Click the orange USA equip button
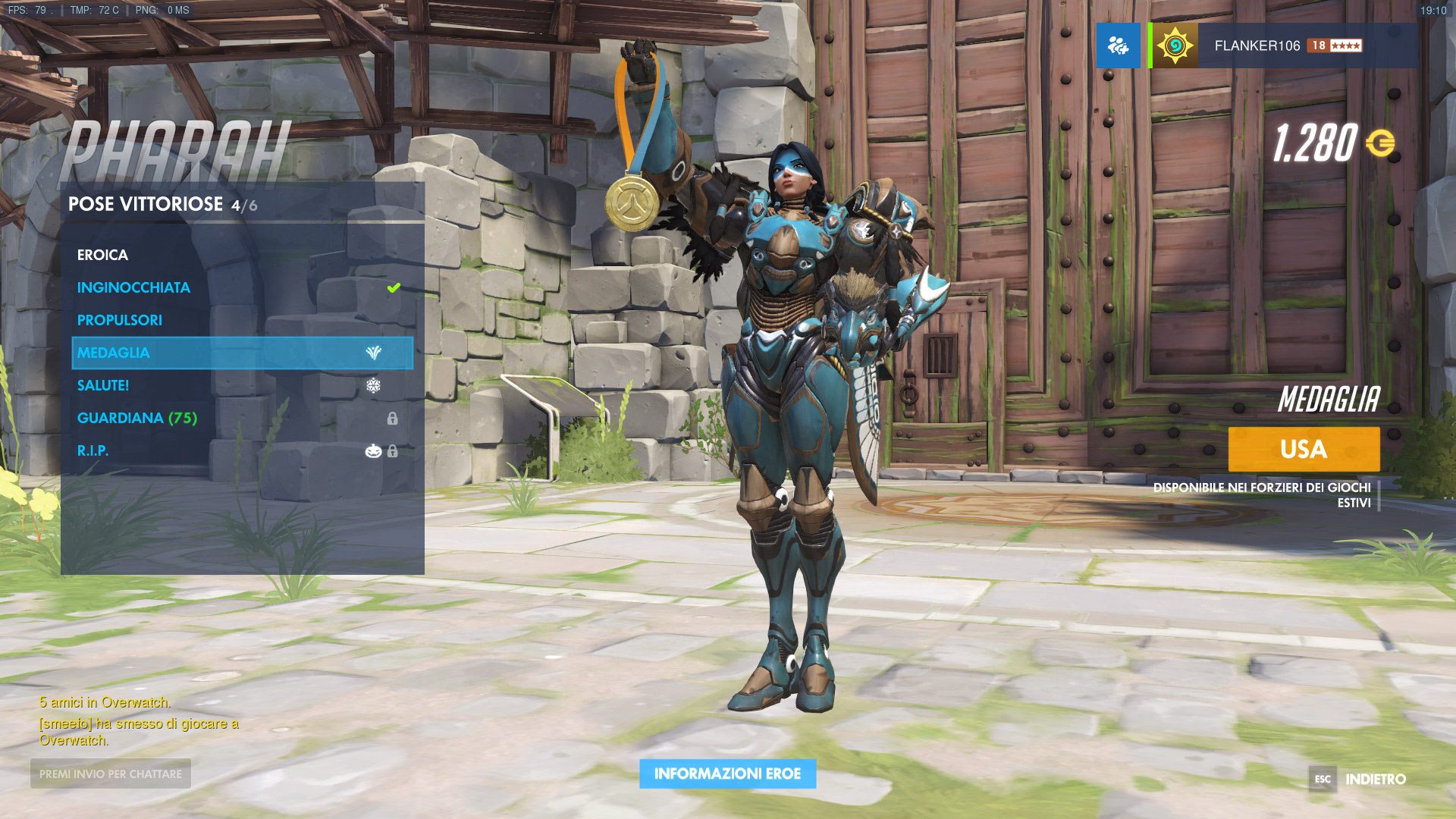This screenshot has width=1456, height=819. tap(1303, 449)
